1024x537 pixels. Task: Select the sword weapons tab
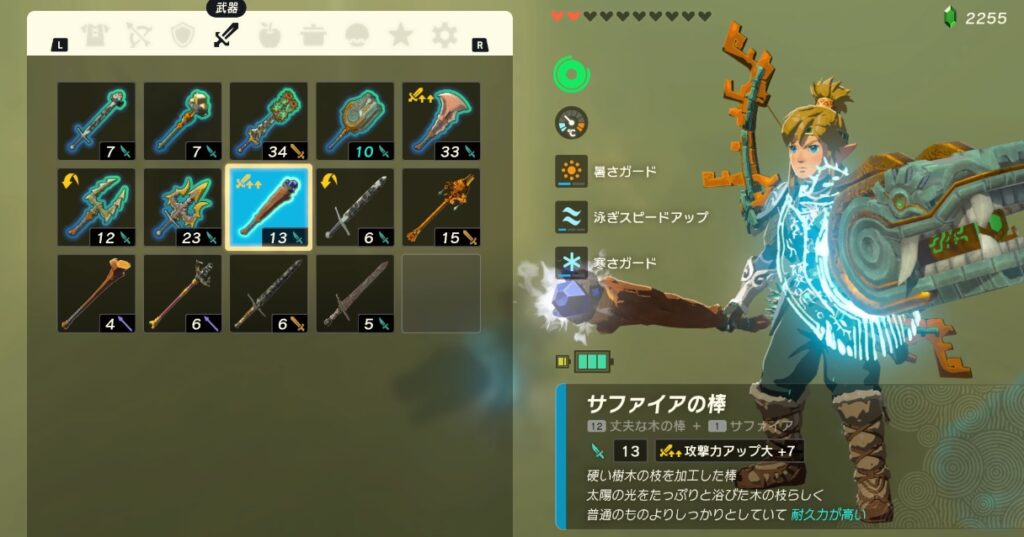(226, 36)
